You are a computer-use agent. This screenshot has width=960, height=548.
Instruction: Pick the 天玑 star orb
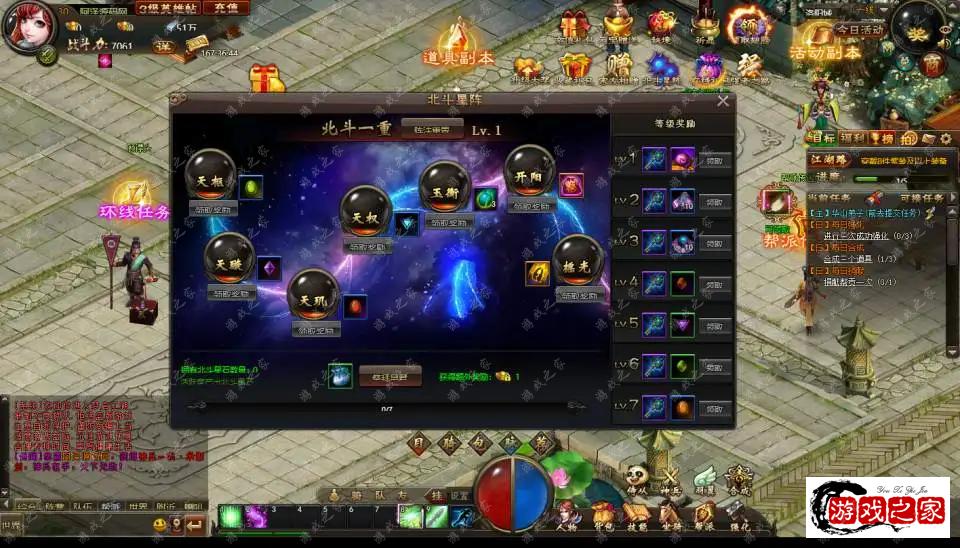[312, 294]
